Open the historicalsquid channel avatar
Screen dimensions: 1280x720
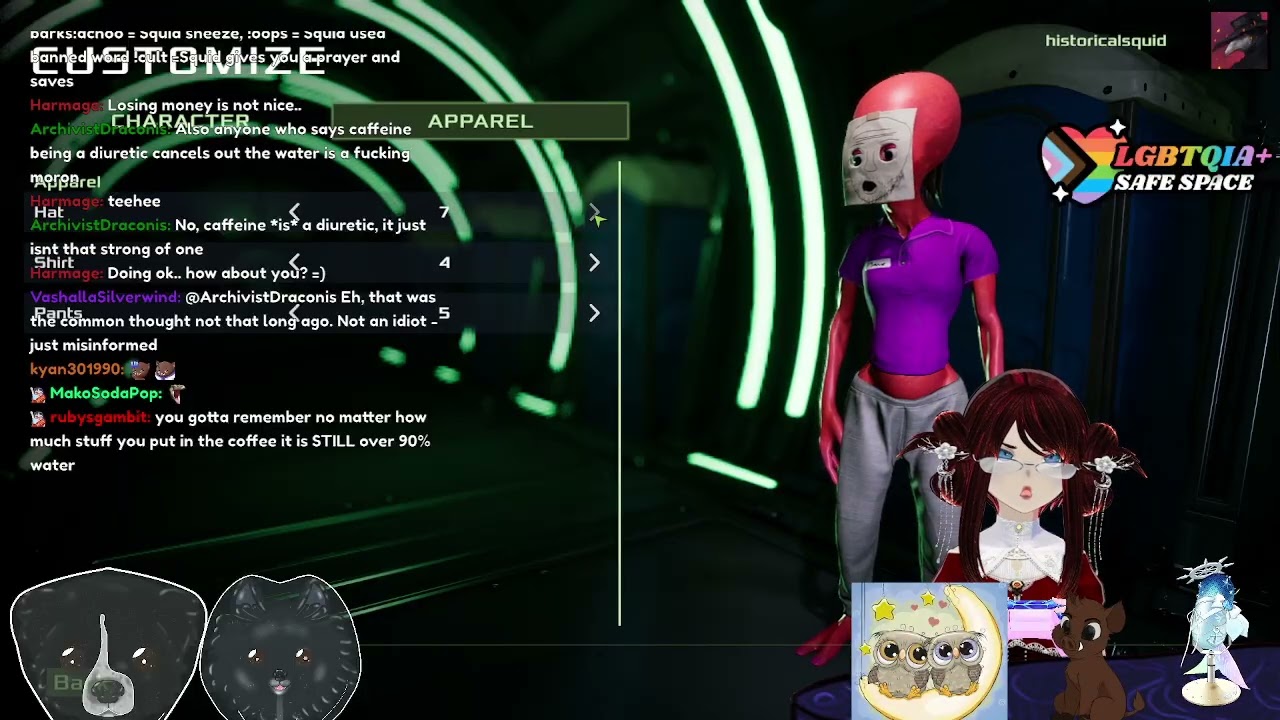[x=1239, y=41]
